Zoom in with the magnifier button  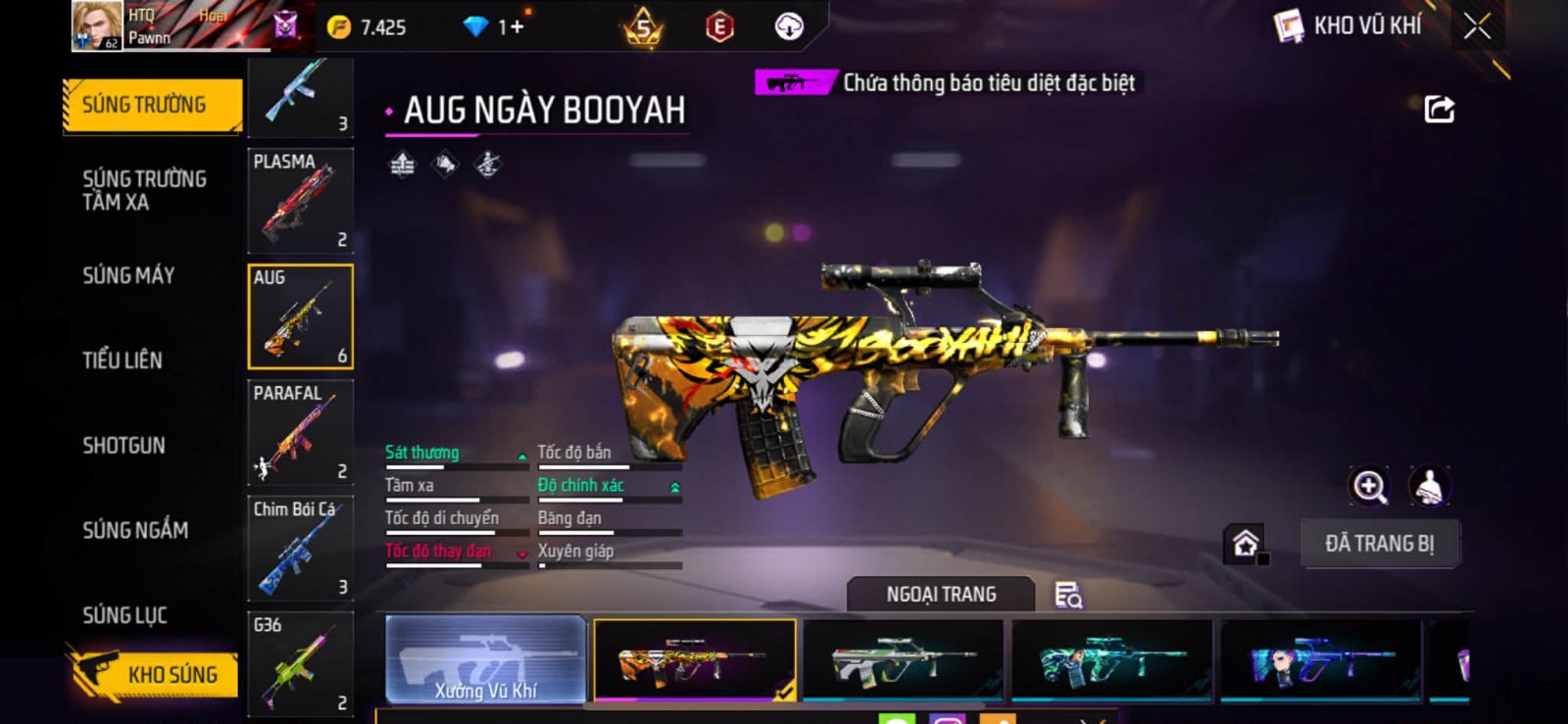[x=1369, y=486]
